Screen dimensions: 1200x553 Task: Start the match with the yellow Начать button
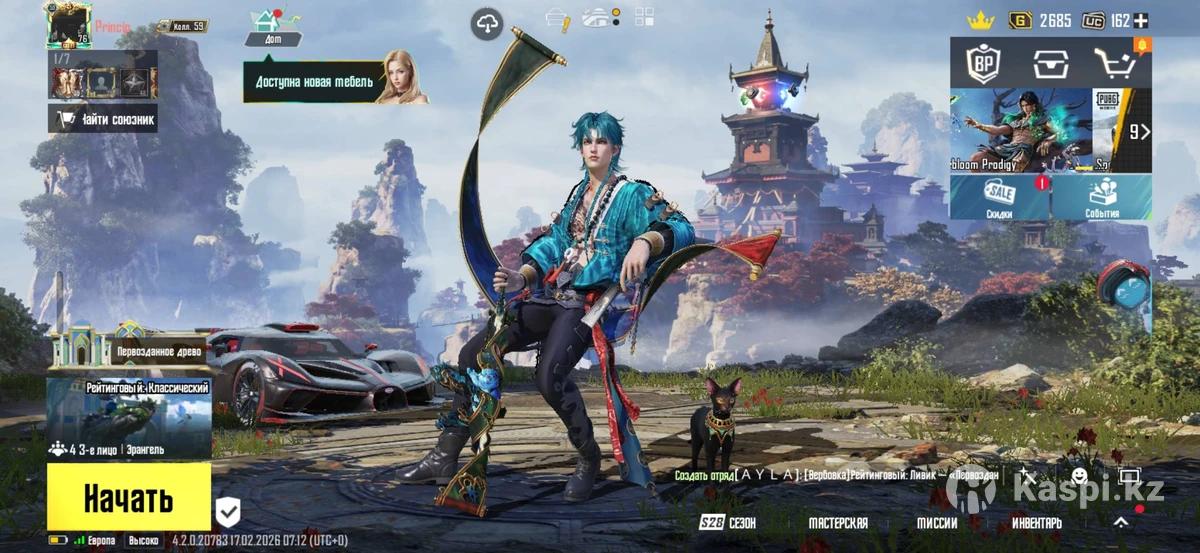tap(128, 497)
